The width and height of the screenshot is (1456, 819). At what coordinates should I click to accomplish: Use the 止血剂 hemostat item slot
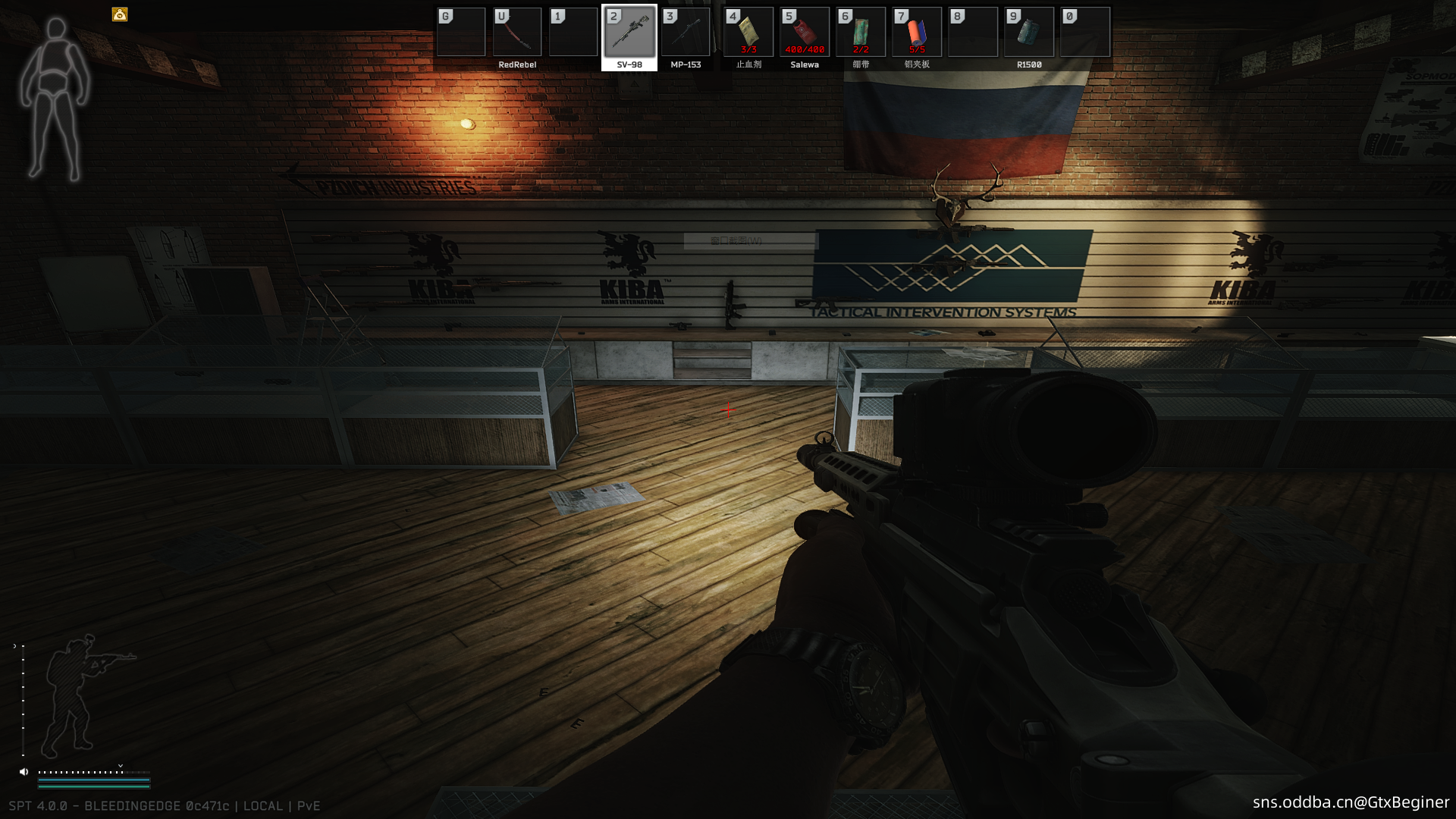click(x=748, y=33)
